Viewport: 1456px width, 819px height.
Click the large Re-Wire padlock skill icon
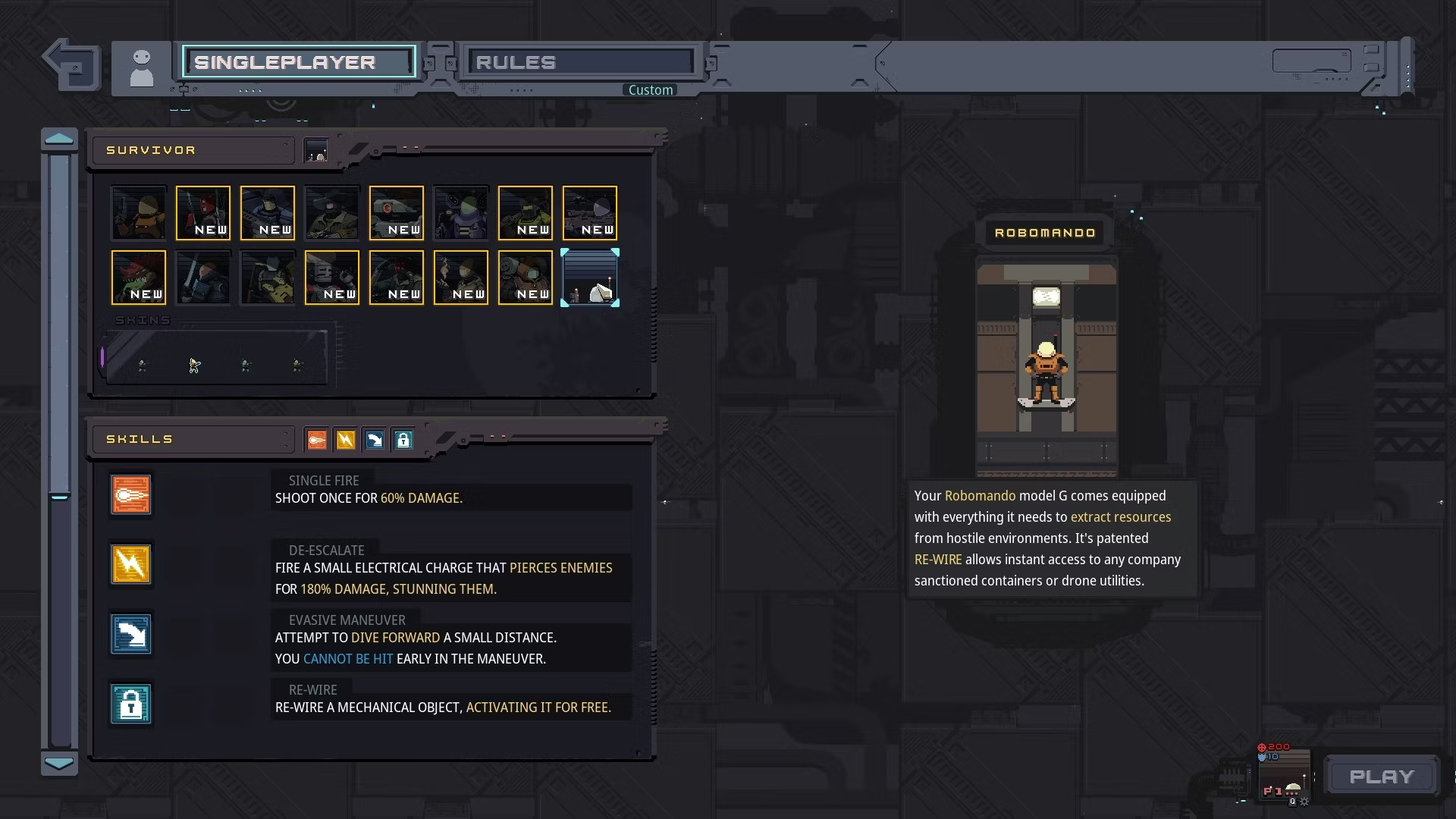pos(131,704)
